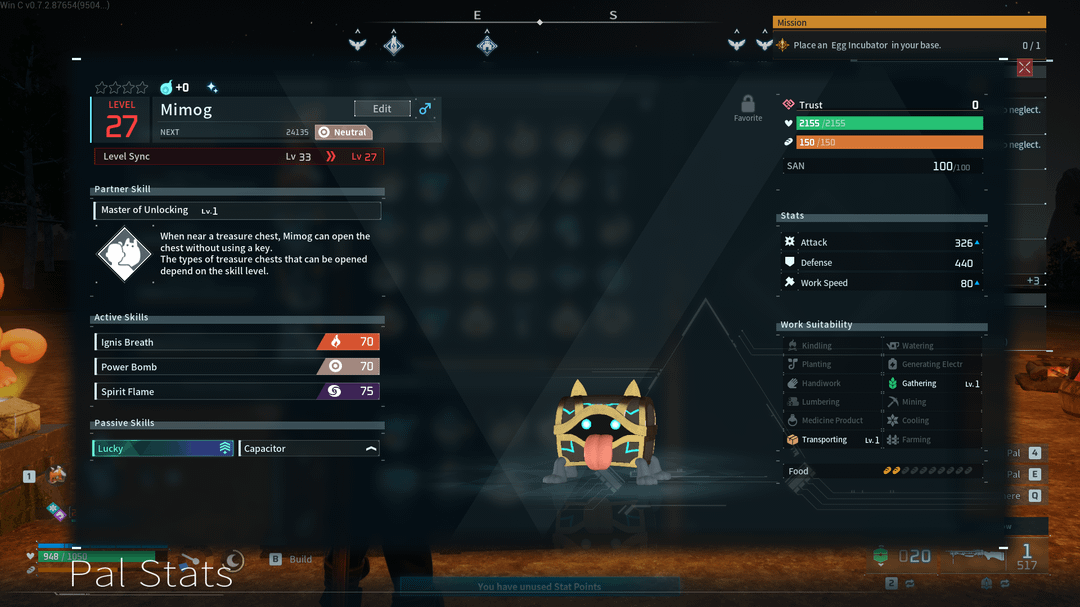Image resolution: width=1080 pixels, height=607 pixels.
Task: Click the unused Stat Points notice
Action: (539, 587)
